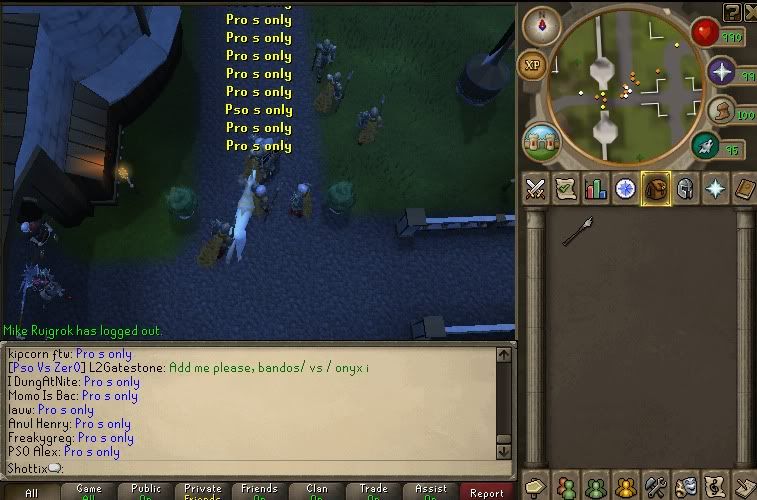
Task: Select the backpack inventory tab
Action: pos(656,189)
